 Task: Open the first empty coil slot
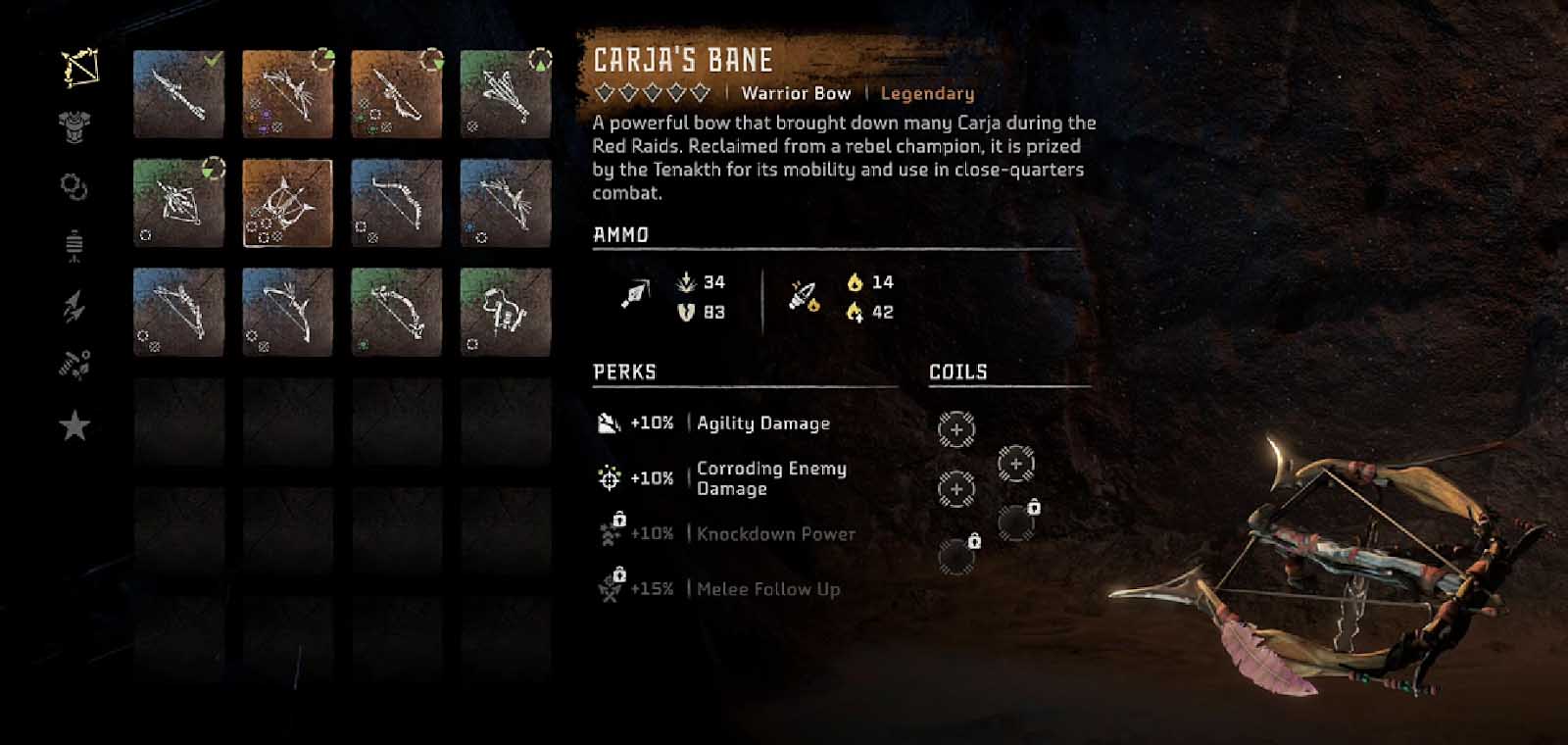(955, 428)
